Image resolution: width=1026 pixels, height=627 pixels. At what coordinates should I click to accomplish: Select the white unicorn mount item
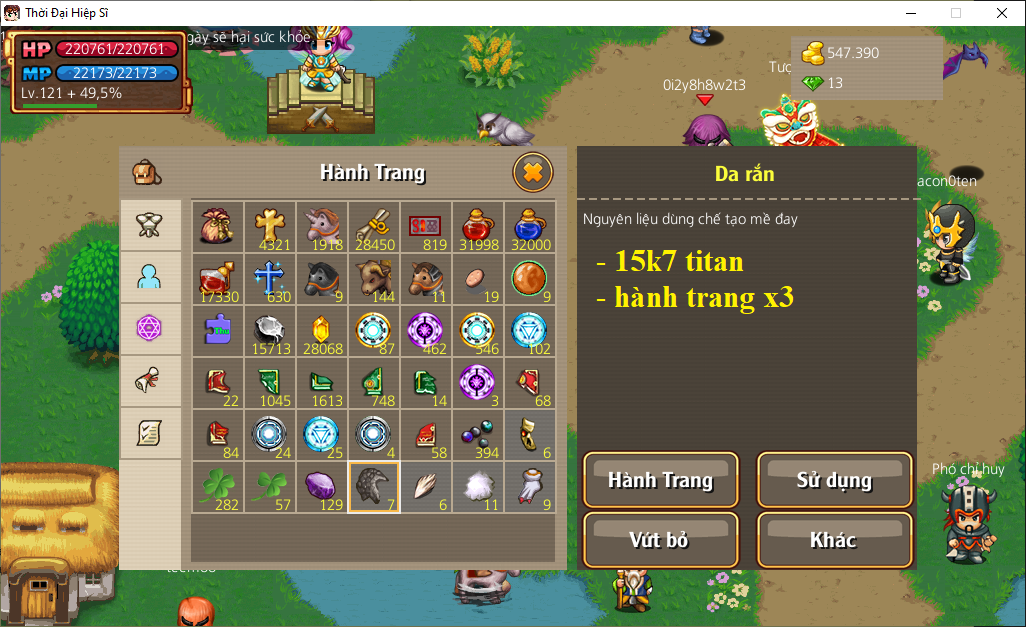coord(322,227)
